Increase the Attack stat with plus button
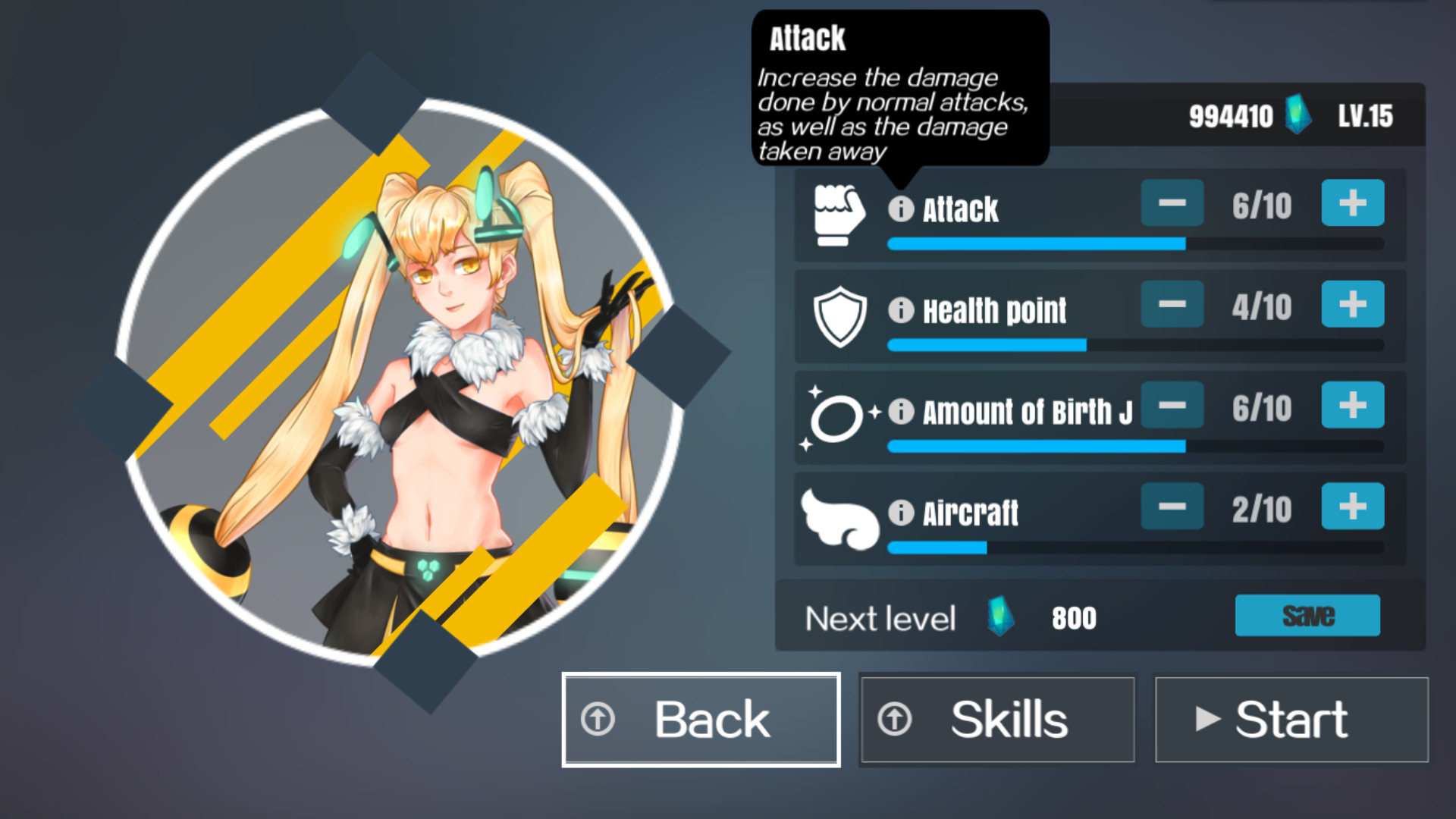 tap(1353, 203)
